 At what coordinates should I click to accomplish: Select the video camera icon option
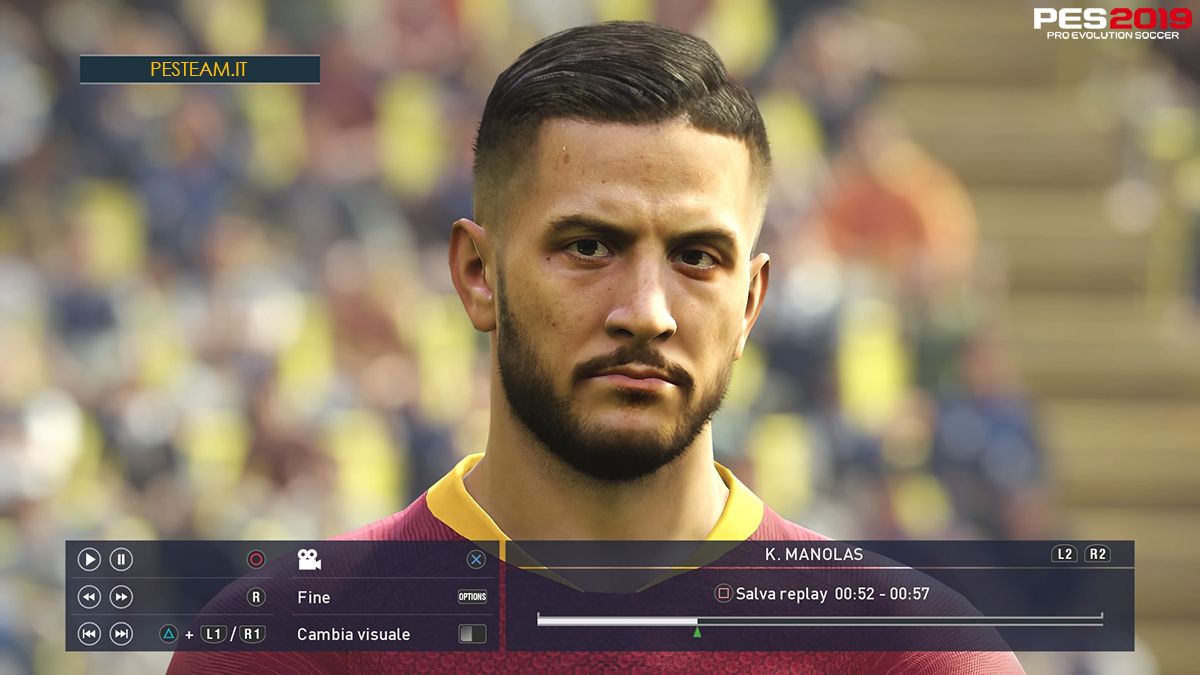(309, 560)
